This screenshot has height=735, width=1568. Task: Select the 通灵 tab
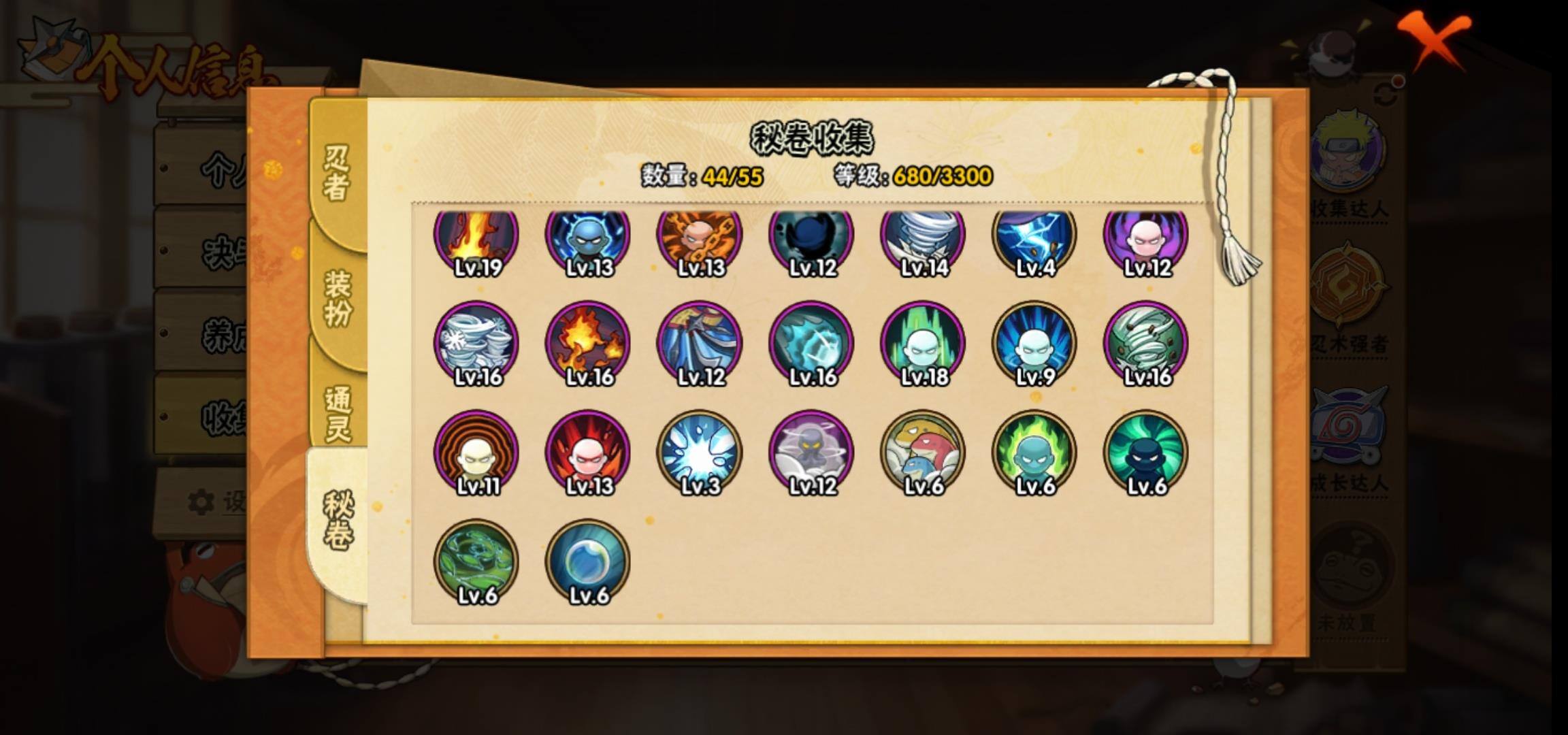pos(338,414)
